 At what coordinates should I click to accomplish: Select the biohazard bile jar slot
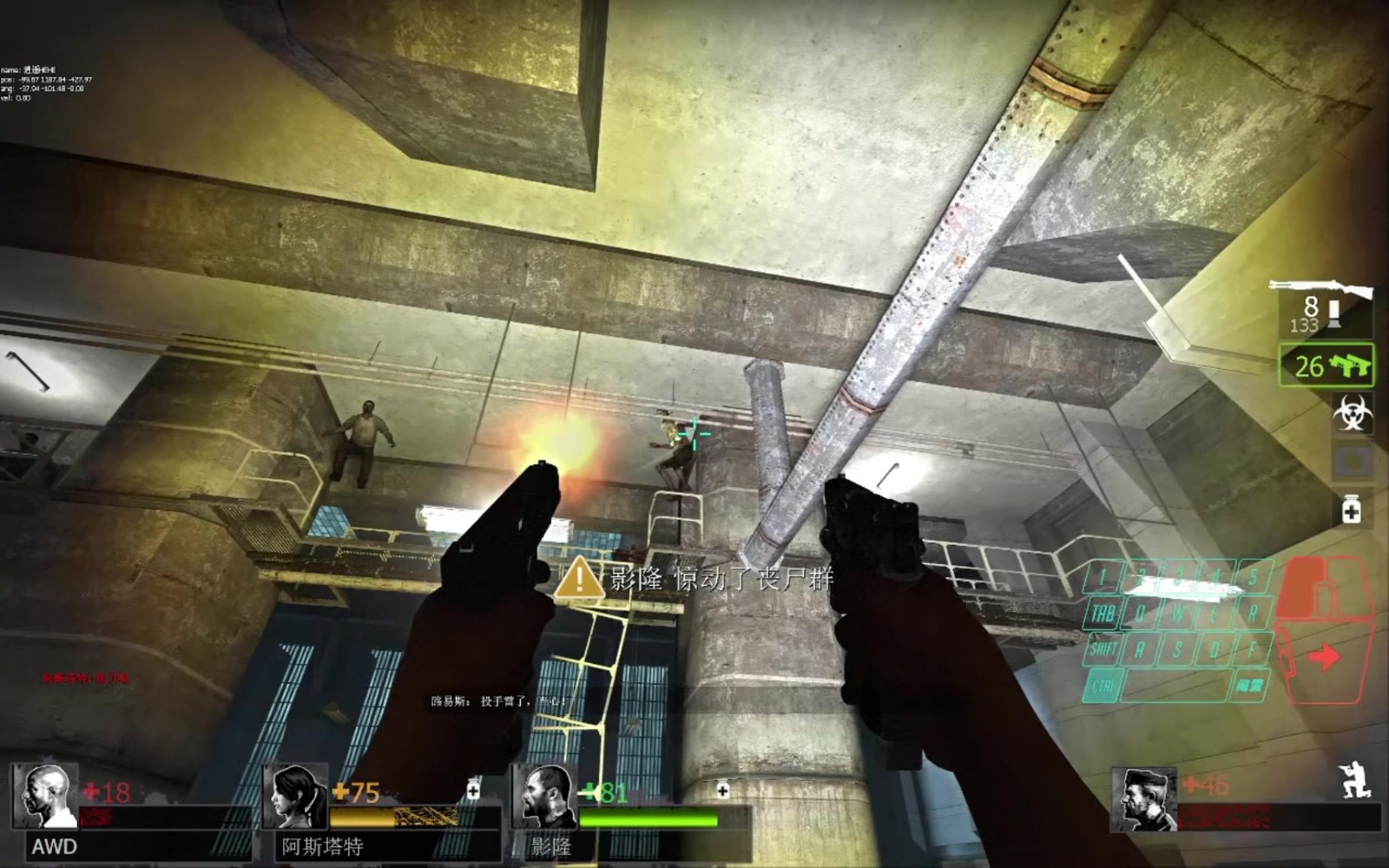[x=1352, y=413]
